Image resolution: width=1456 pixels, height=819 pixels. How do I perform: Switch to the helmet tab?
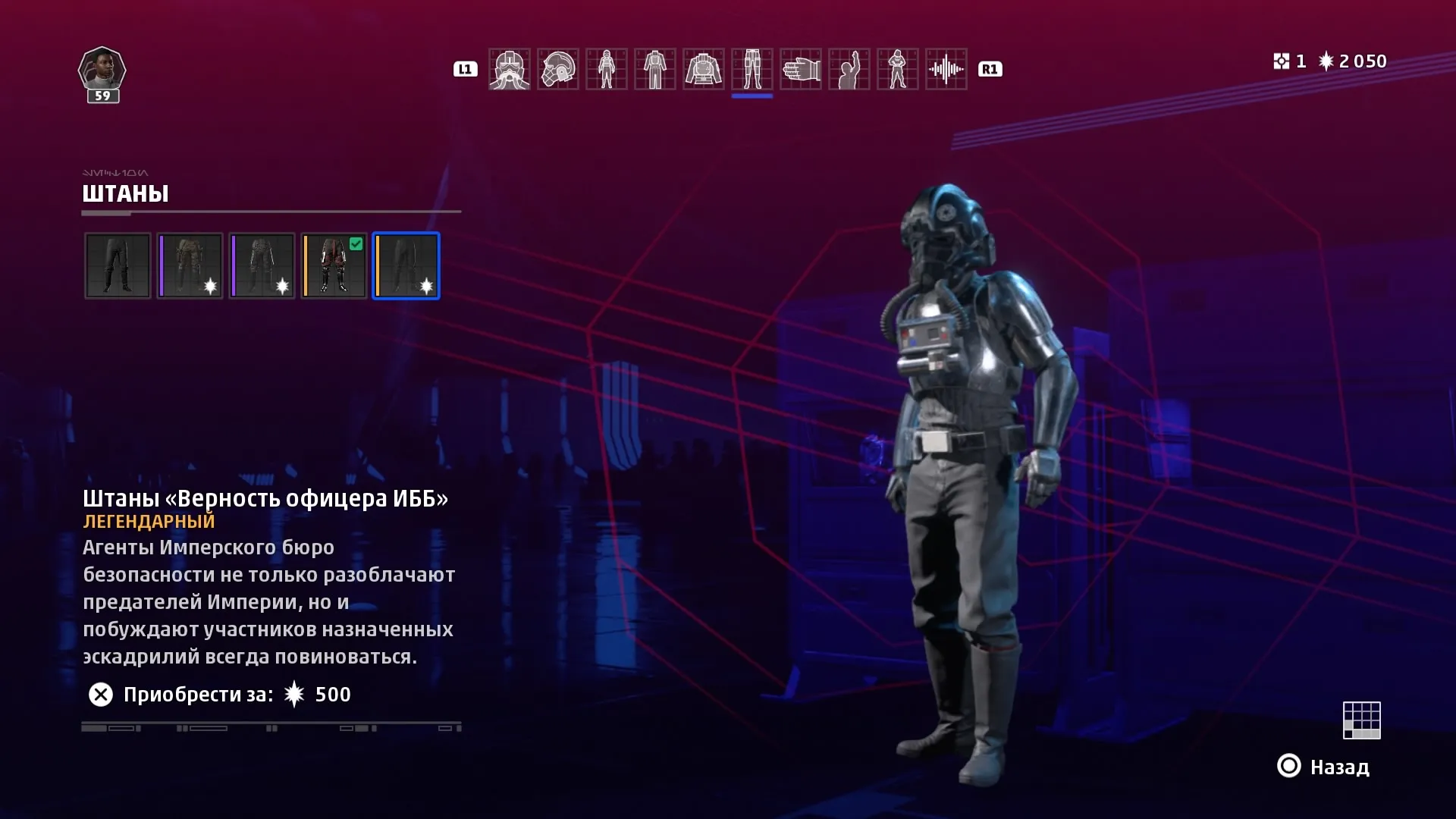tap(557, 69)
